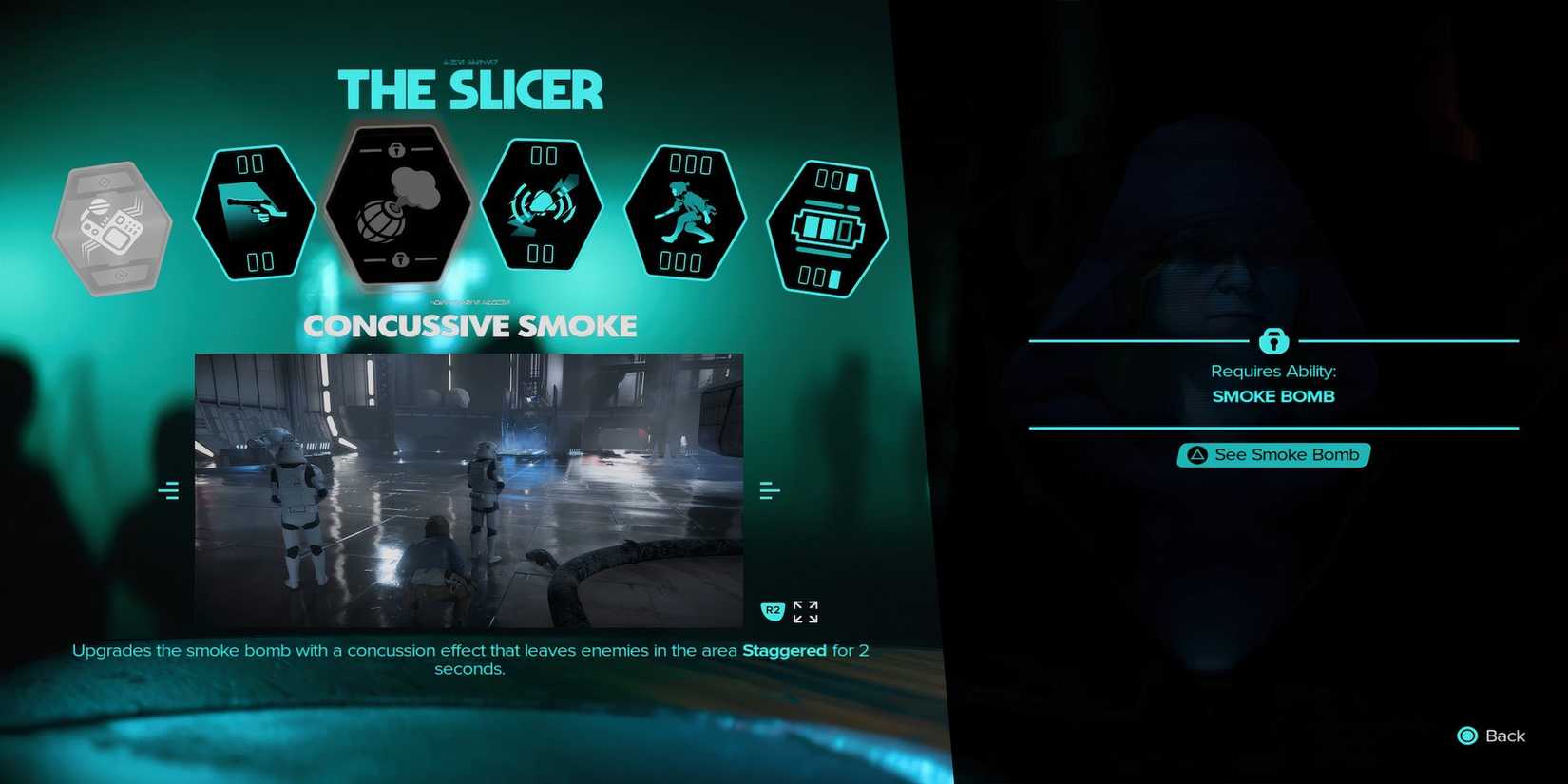Click the R2 badge below the preview video
1568x784 pixels.
(x=773, y=611)
